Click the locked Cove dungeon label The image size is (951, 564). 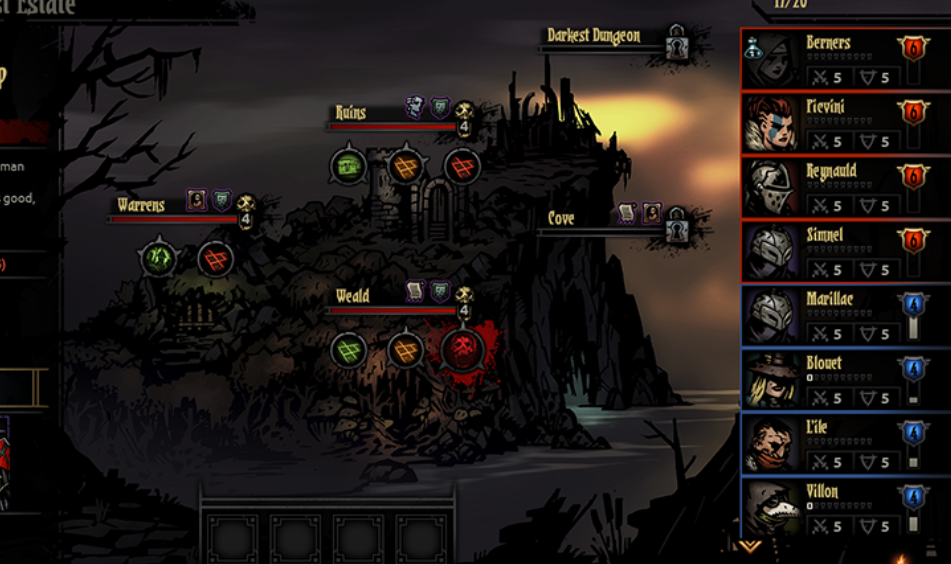(x=561, y=219)
